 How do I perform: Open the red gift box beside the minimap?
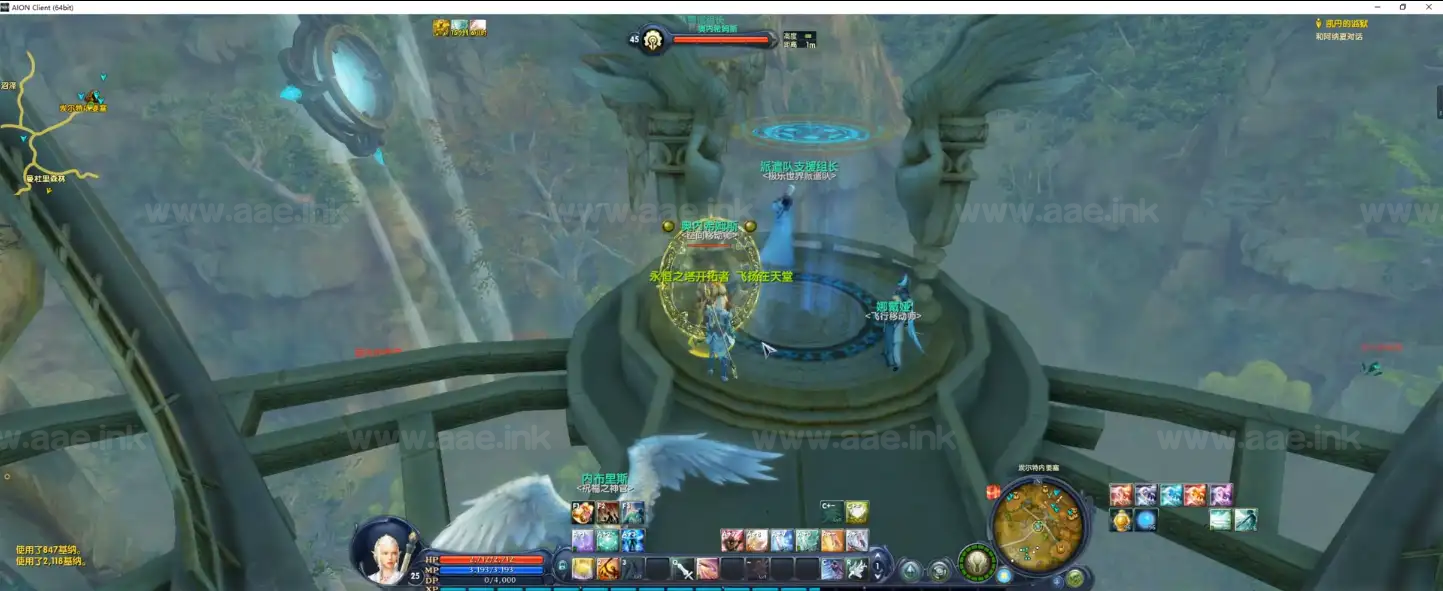(993, 492)
